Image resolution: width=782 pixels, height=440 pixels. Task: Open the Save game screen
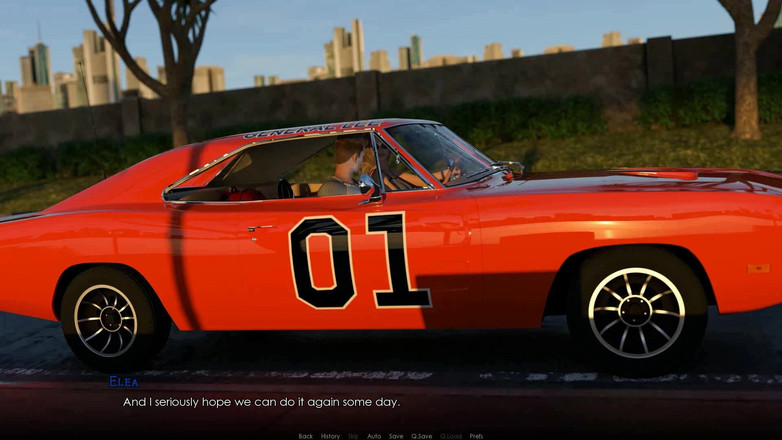click(396, 436)
